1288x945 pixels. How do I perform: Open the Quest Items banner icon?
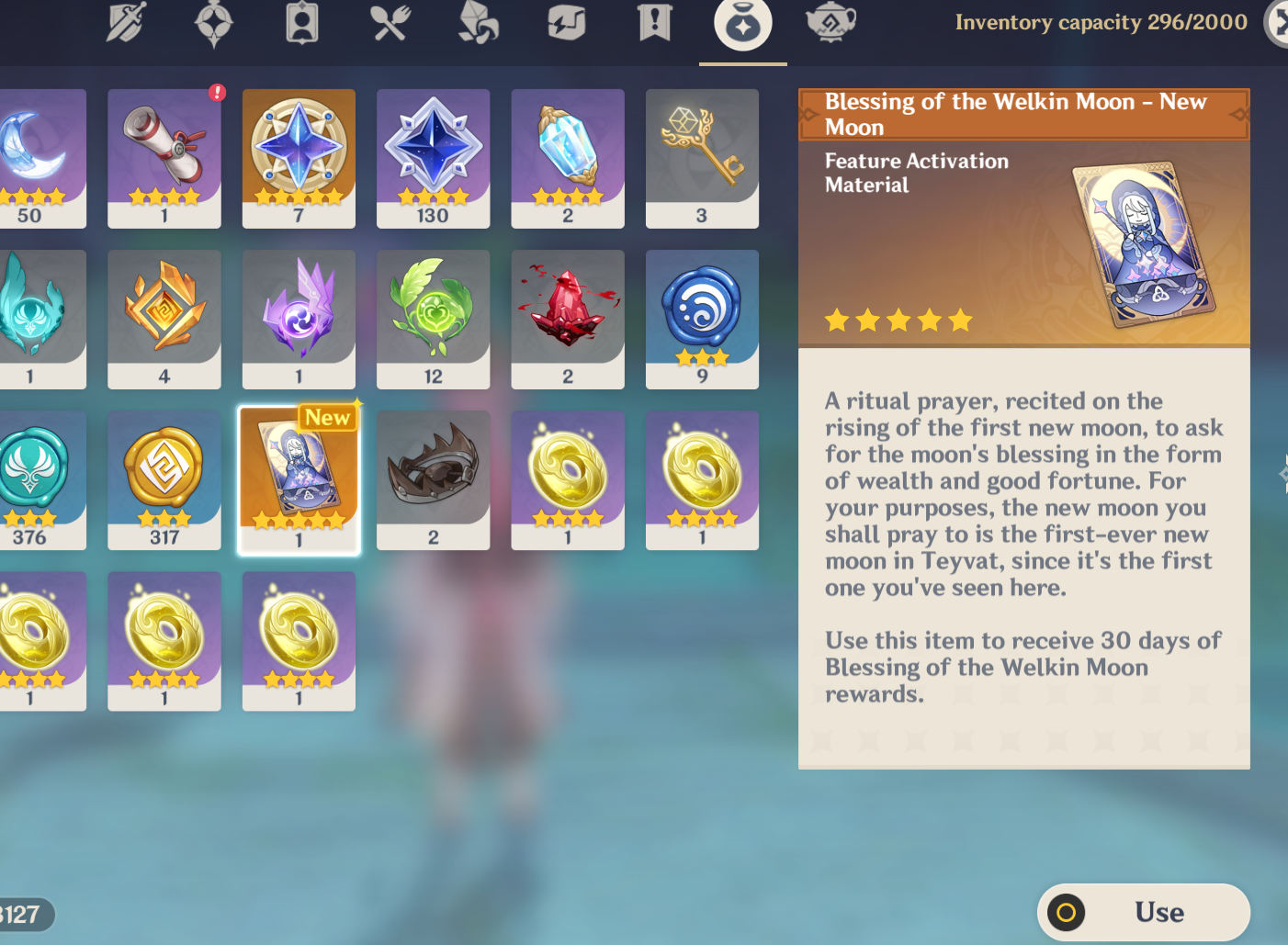point(654,24)
